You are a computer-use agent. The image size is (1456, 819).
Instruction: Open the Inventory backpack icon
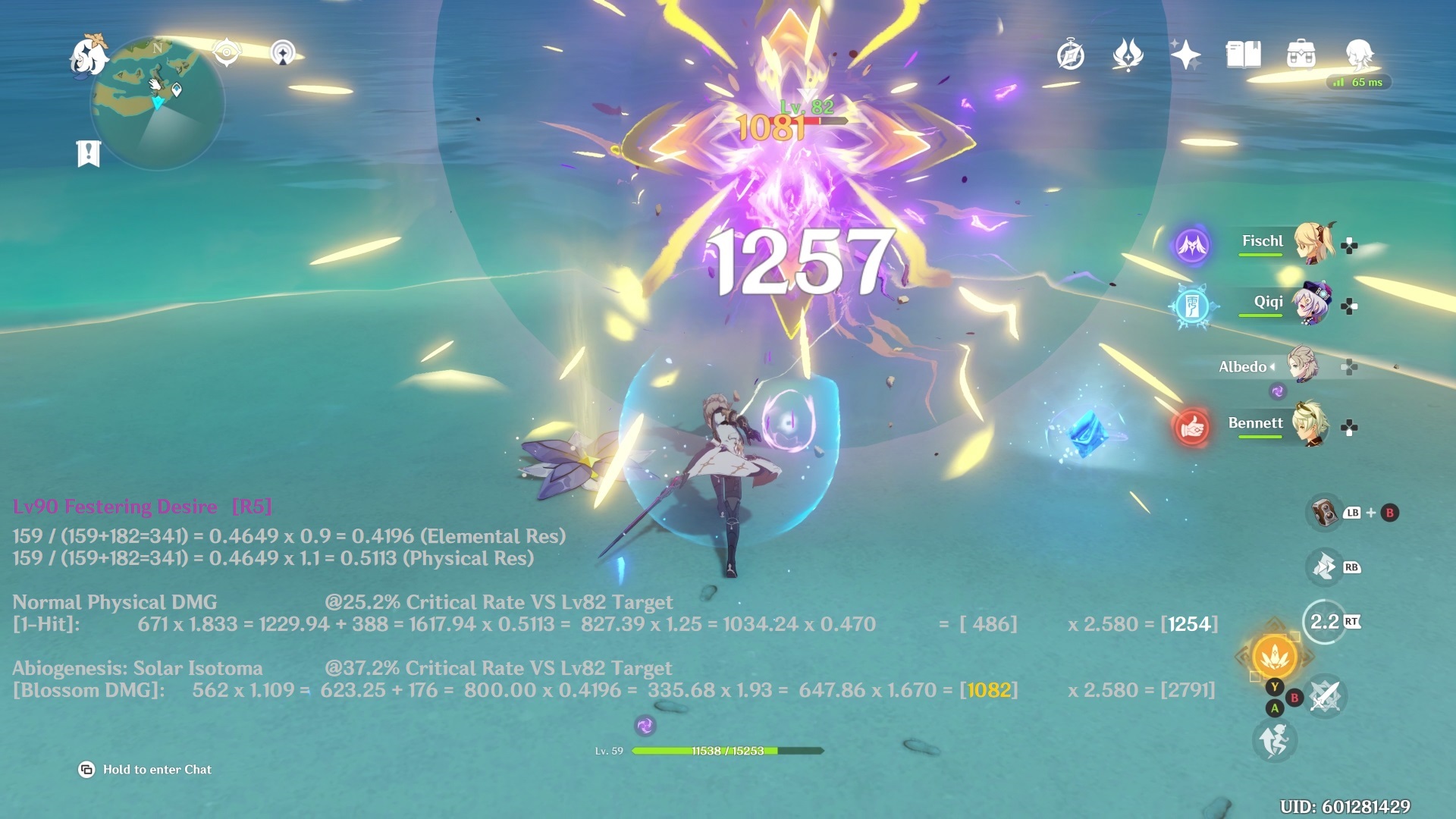tap(1302, 55)
